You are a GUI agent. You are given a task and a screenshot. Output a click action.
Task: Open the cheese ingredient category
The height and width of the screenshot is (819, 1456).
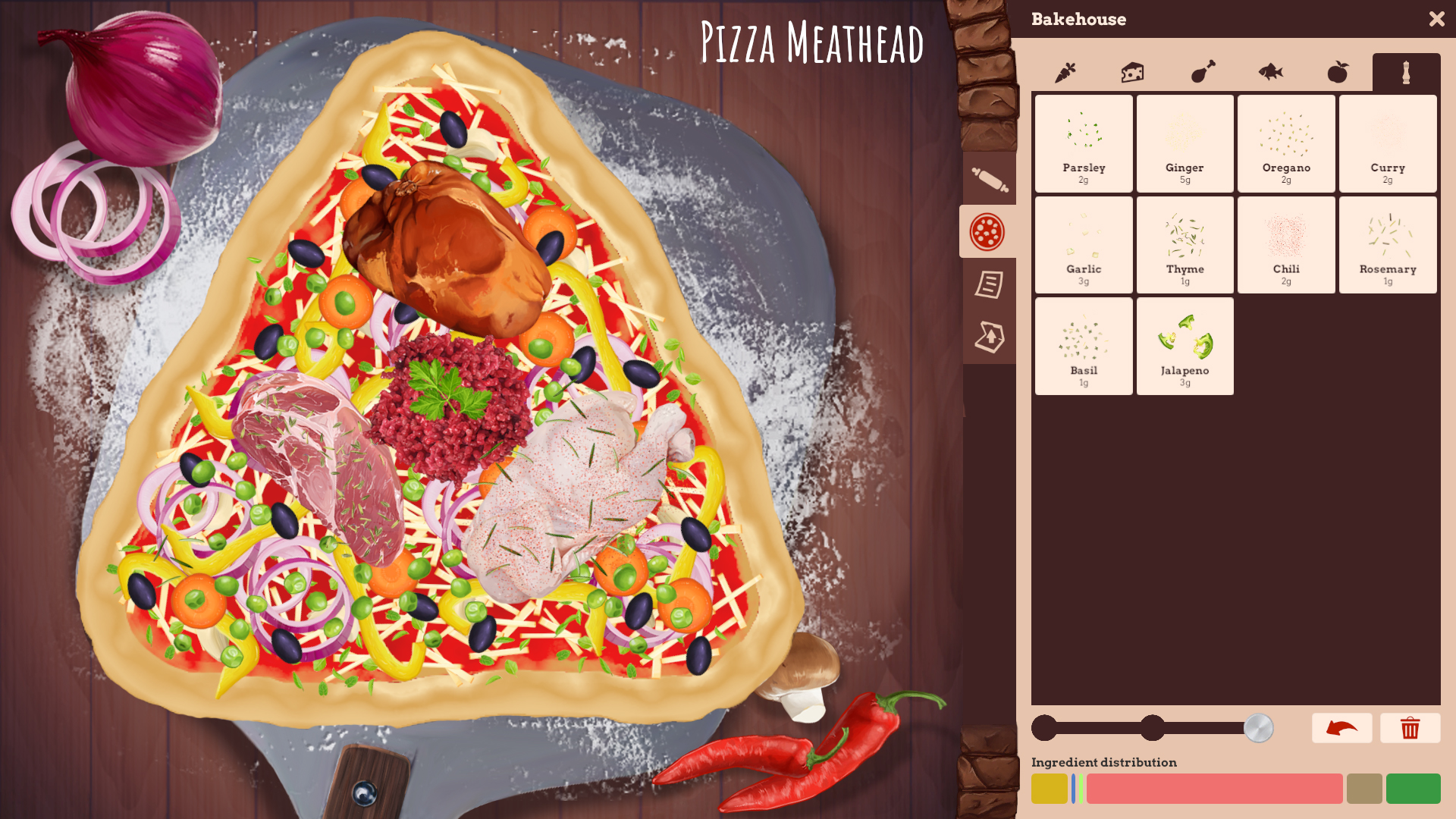(1133, 72)
